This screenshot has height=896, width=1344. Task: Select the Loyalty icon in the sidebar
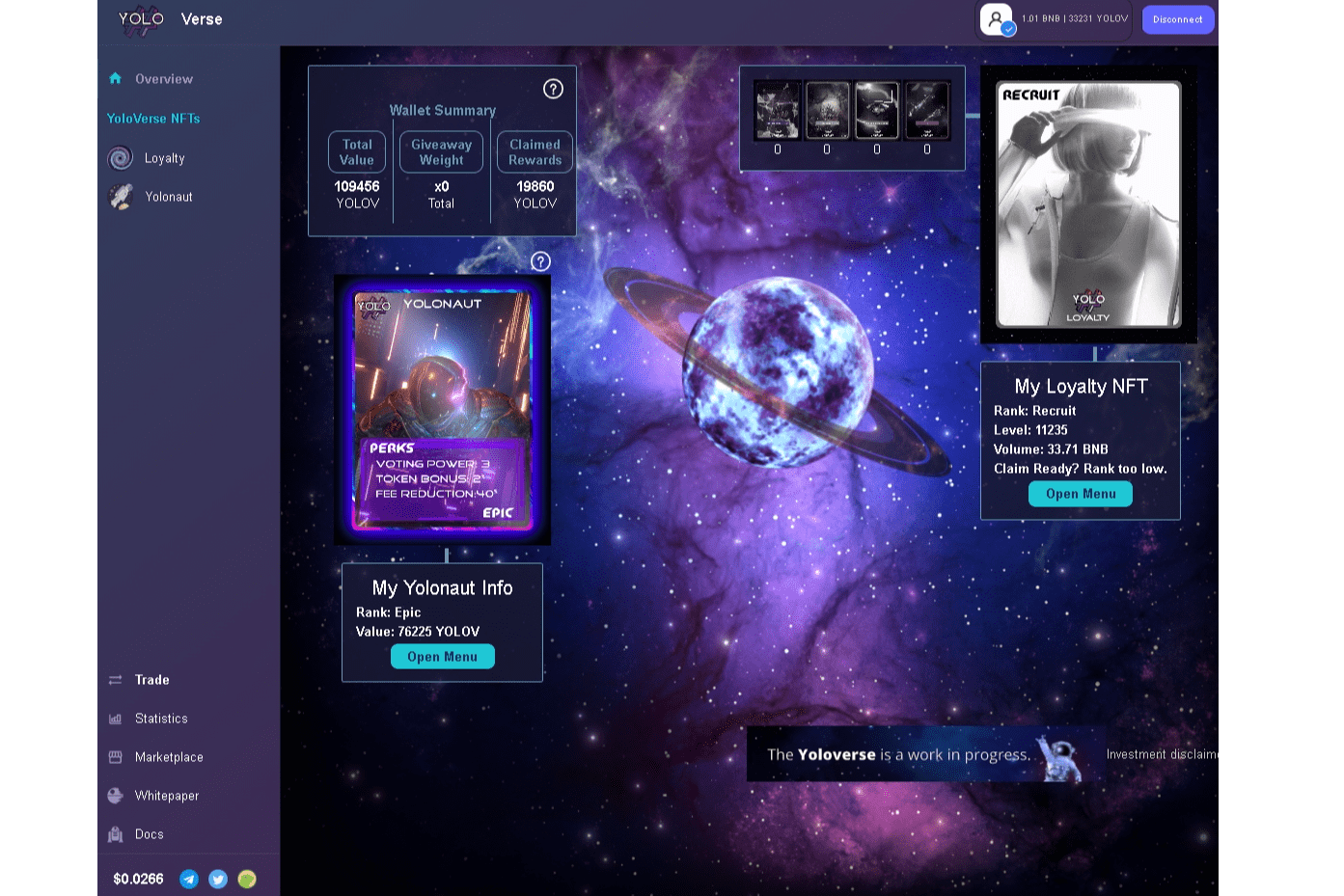[x=120, y=158]
